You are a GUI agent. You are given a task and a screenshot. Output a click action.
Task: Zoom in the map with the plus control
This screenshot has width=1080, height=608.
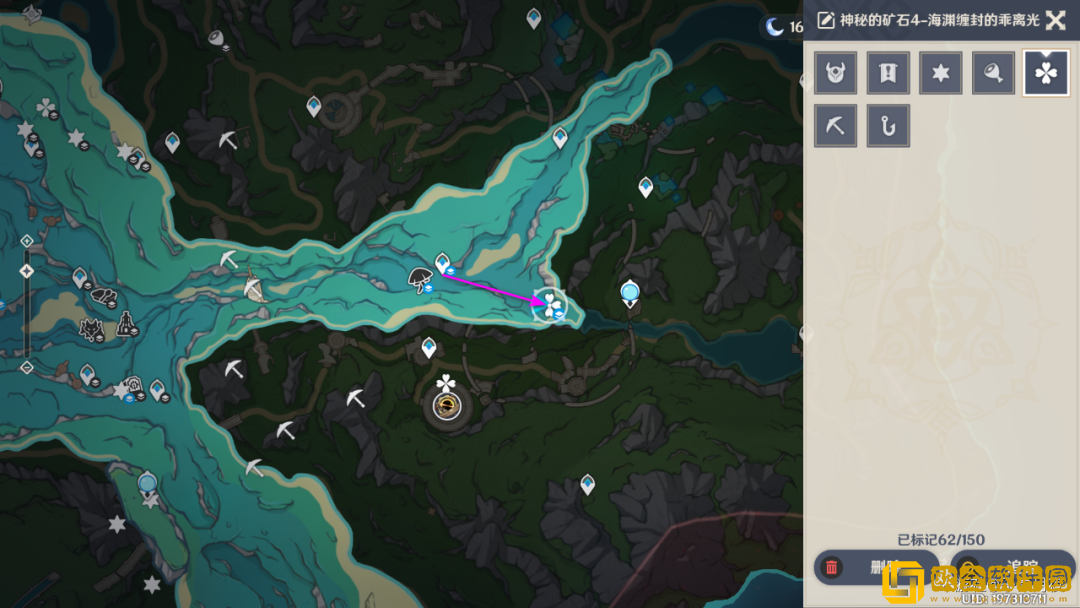pos(27,240)
